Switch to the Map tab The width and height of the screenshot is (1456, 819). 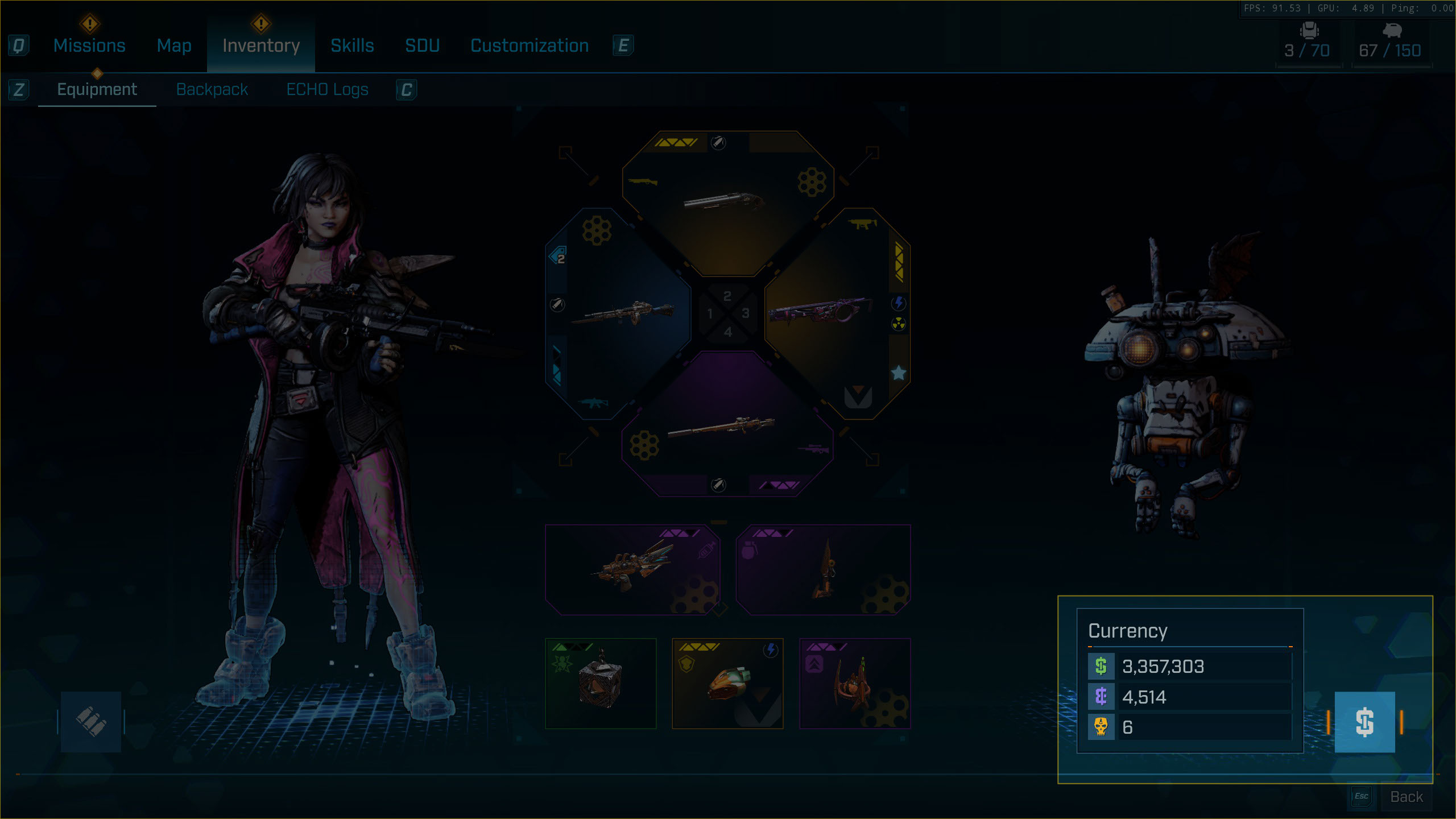(174, 45)
